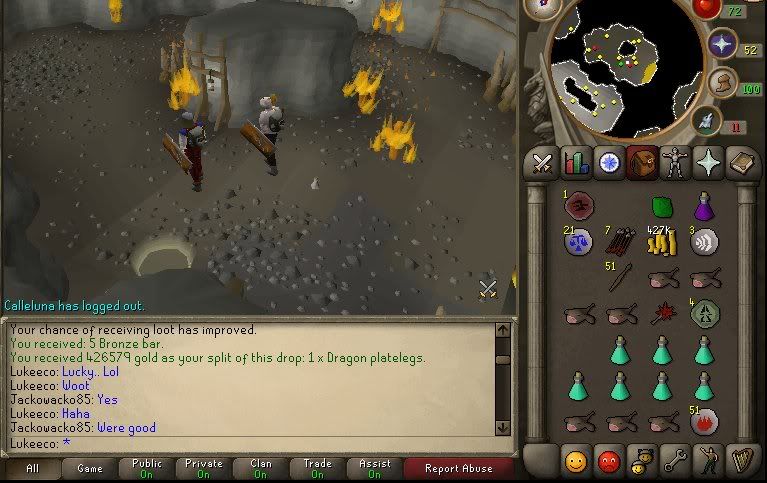Toggle the Clan chat filter
The height and width of the screenshot is (483, 767).
click(261, 468)
